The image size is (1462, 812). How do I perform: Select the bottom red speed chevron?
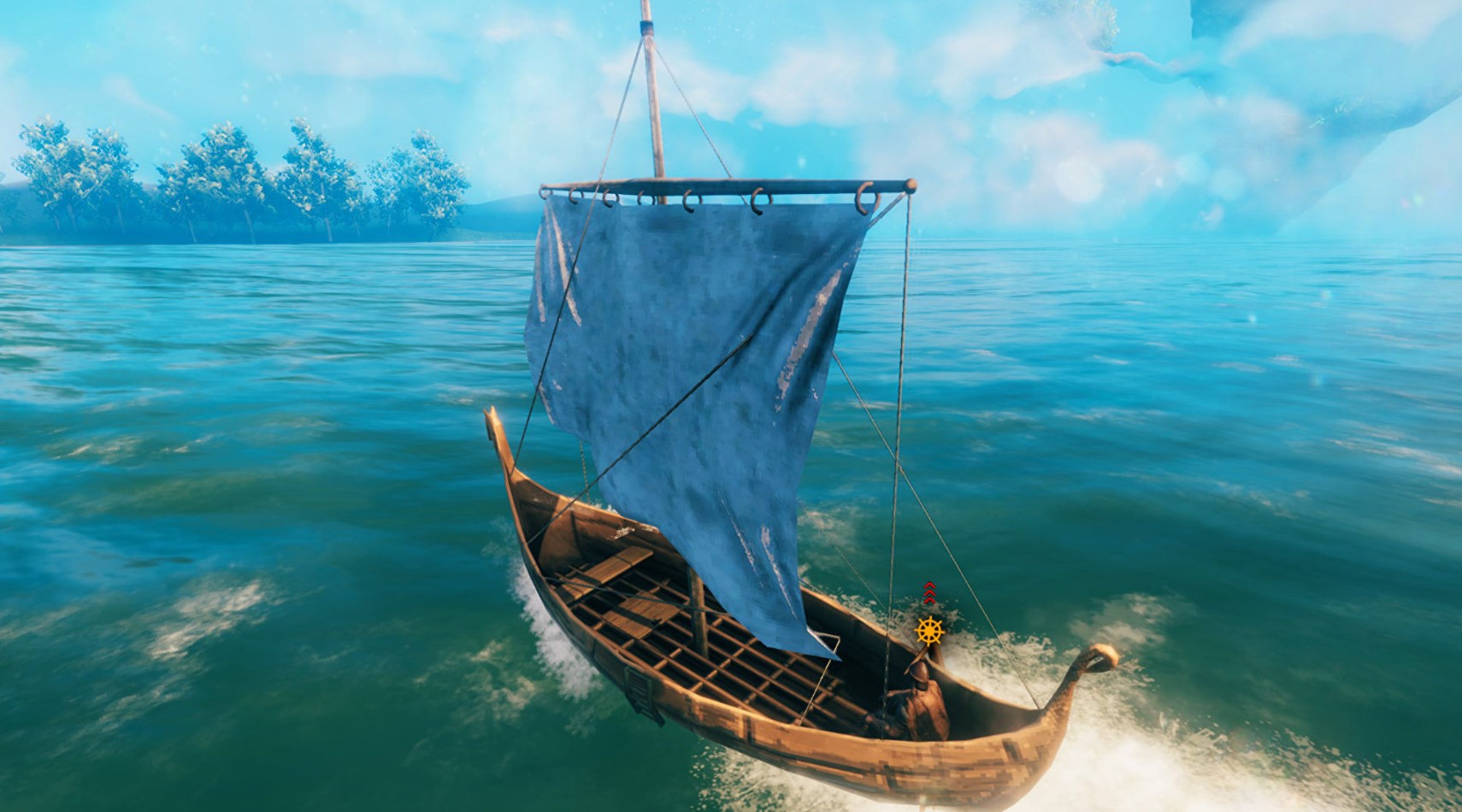click(928, 599)
